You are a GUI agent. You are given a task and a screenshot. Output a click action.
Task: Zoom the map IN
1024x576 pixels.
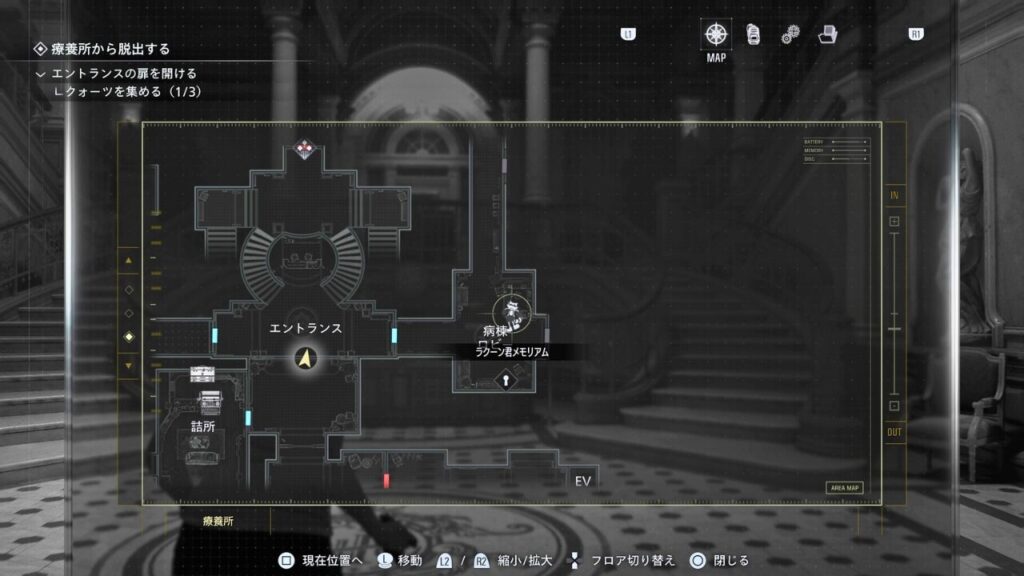pyautogui.click(x=894, y=221)
